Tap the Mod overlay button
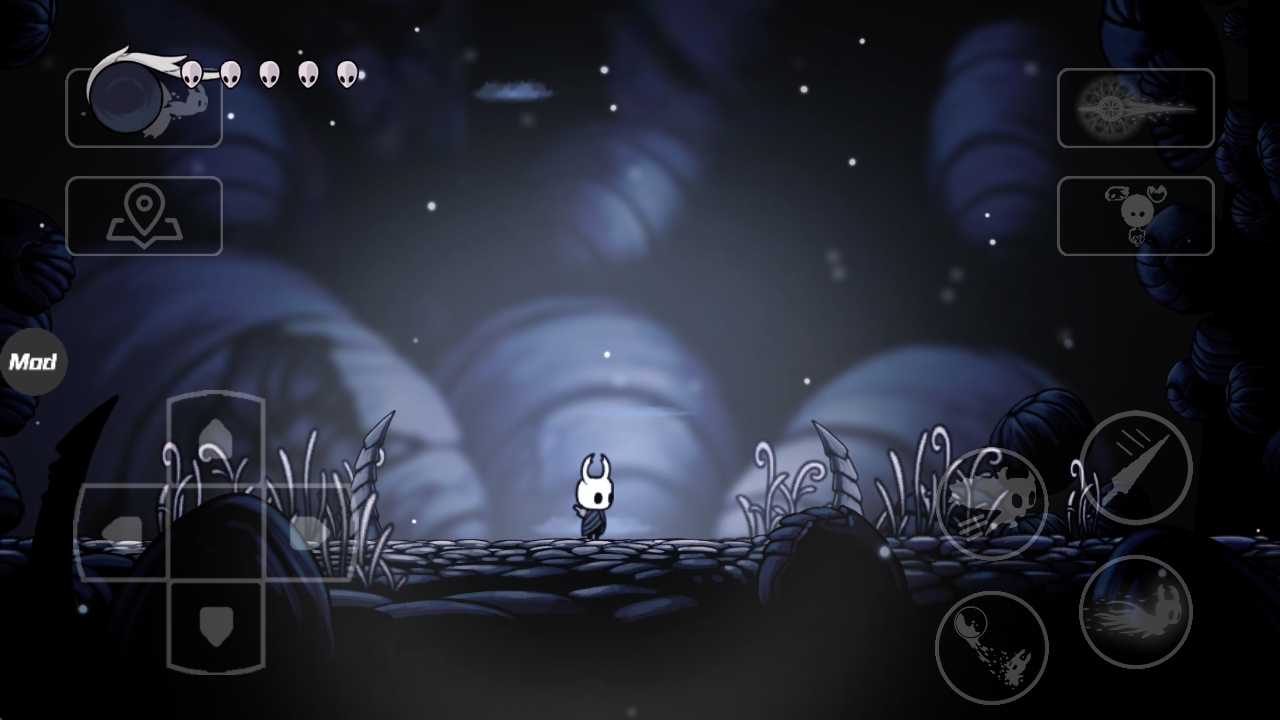 point(33,362)
